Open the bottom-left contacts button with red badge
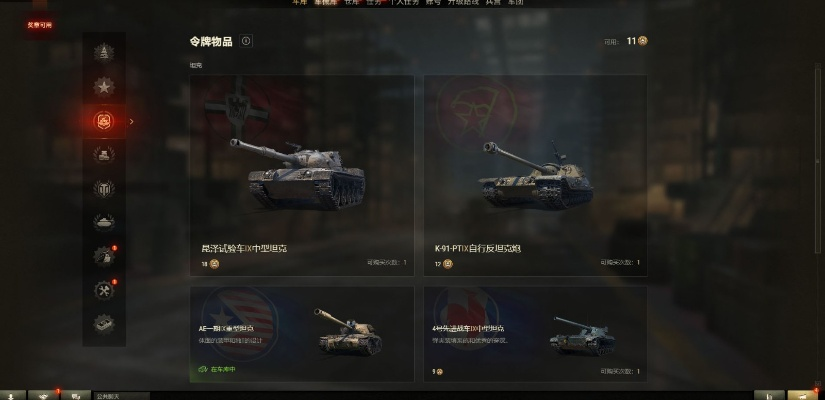Viewport: 825px width, 400px height. pos(44,394)
